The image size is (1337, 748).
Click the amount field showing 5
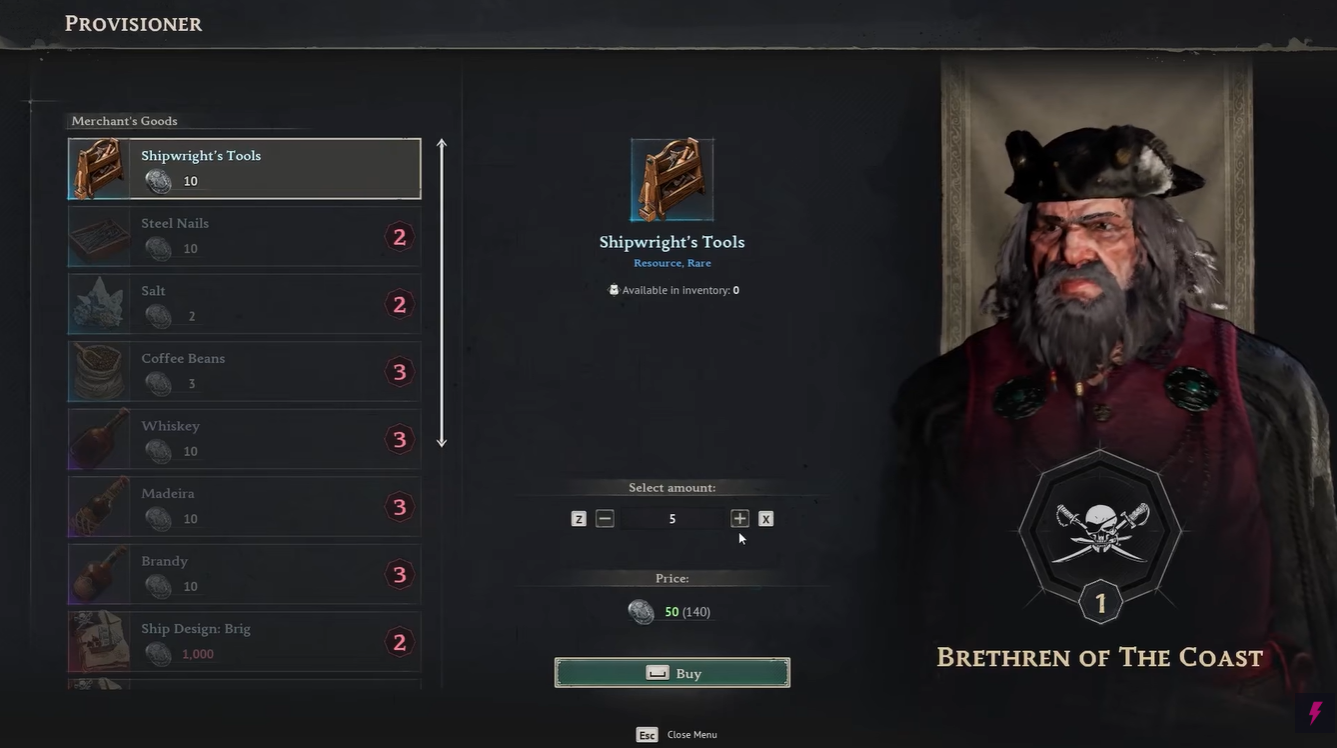(x=672, y=518)
